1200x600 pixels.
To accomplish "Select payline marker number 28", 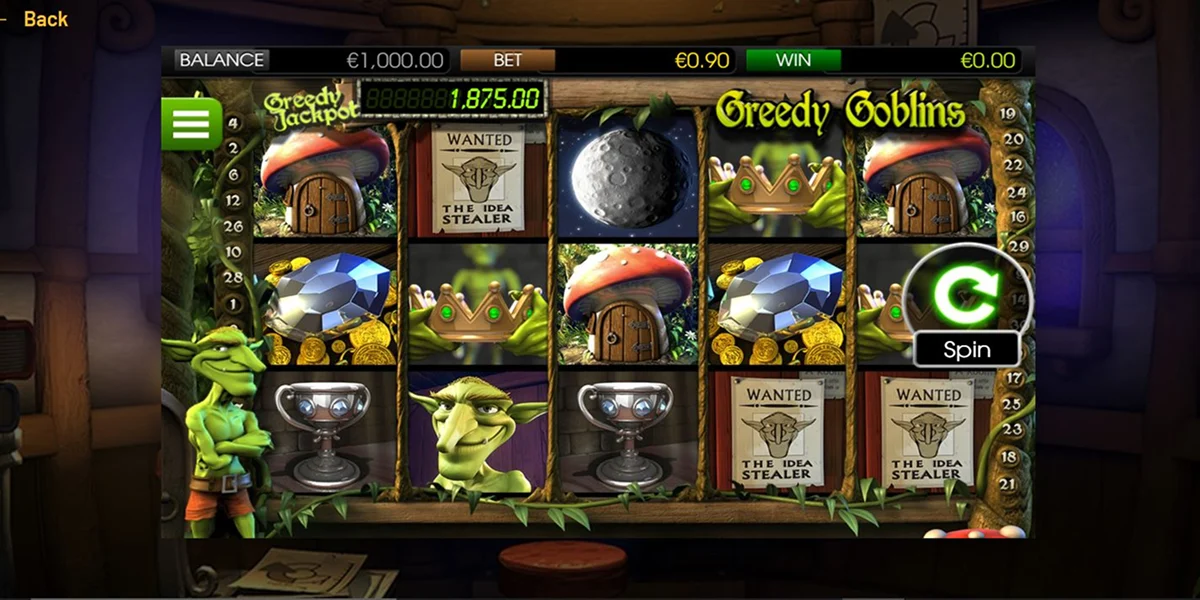I will (x=233, y=277).
